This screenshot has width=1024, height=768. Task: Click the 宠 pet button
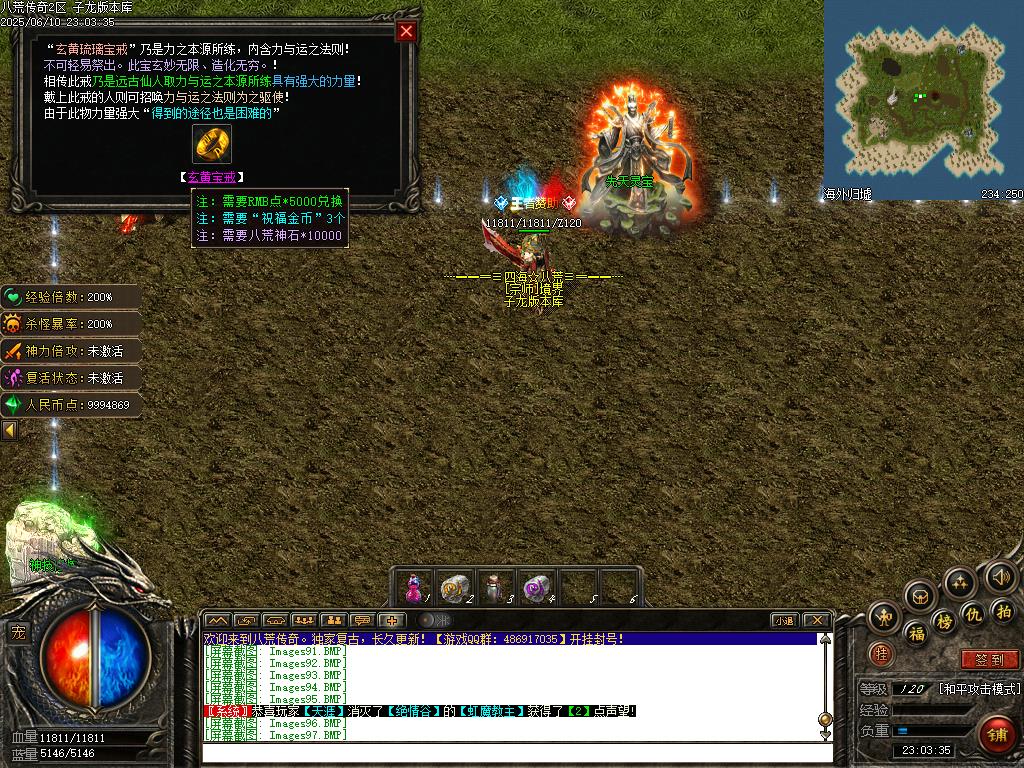18,632
